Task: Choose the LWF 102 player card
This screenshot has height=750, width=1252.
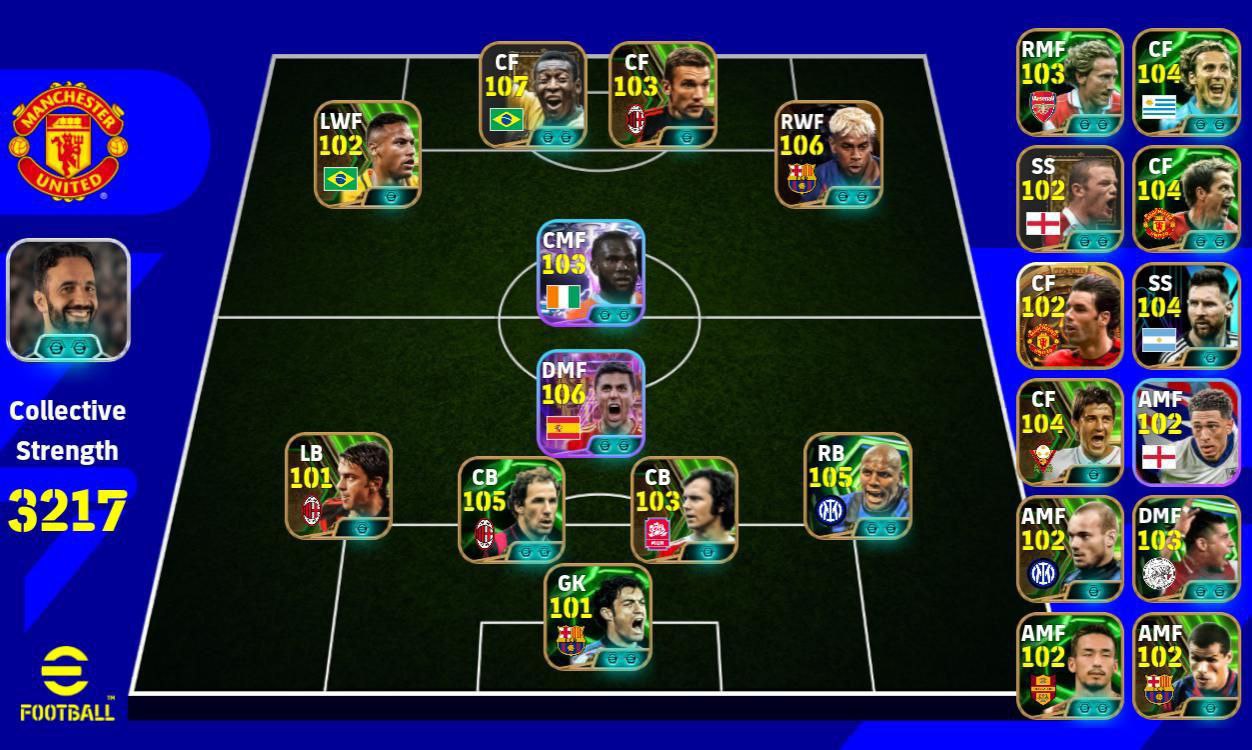Action: (368, 154)
